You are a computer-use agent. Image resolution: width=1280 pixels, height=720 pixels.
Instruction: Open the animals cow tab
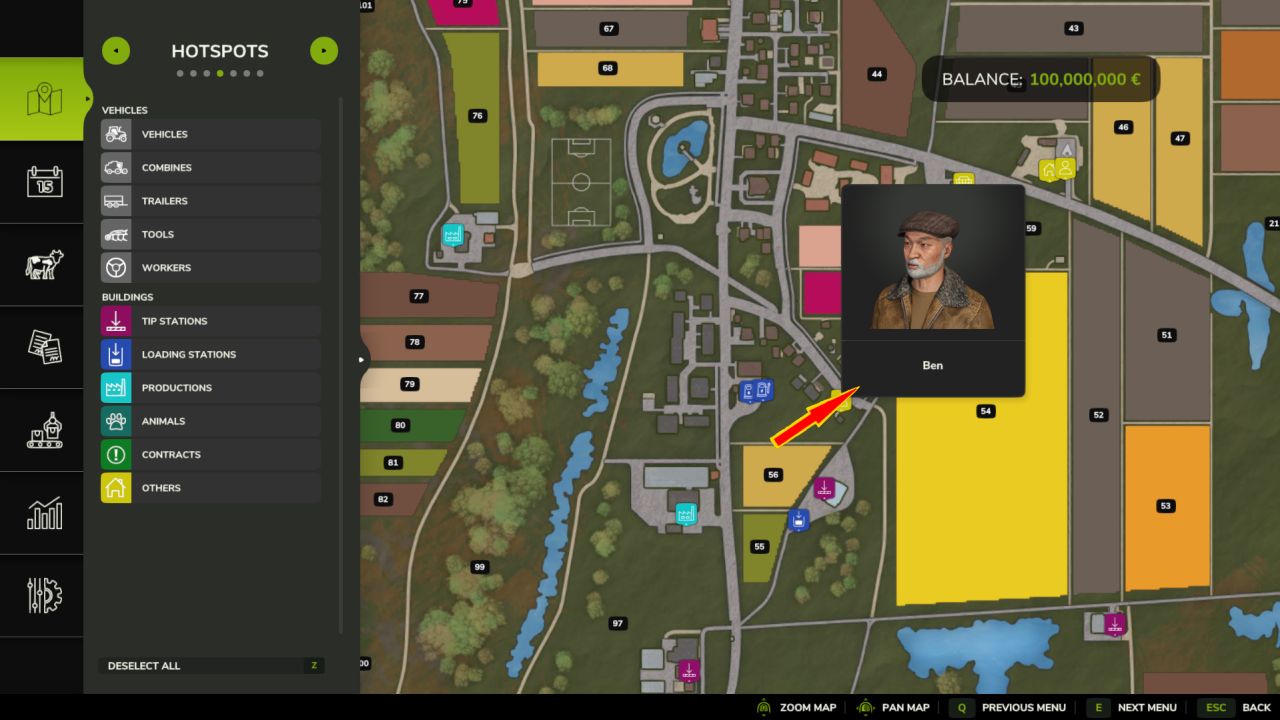44,265
